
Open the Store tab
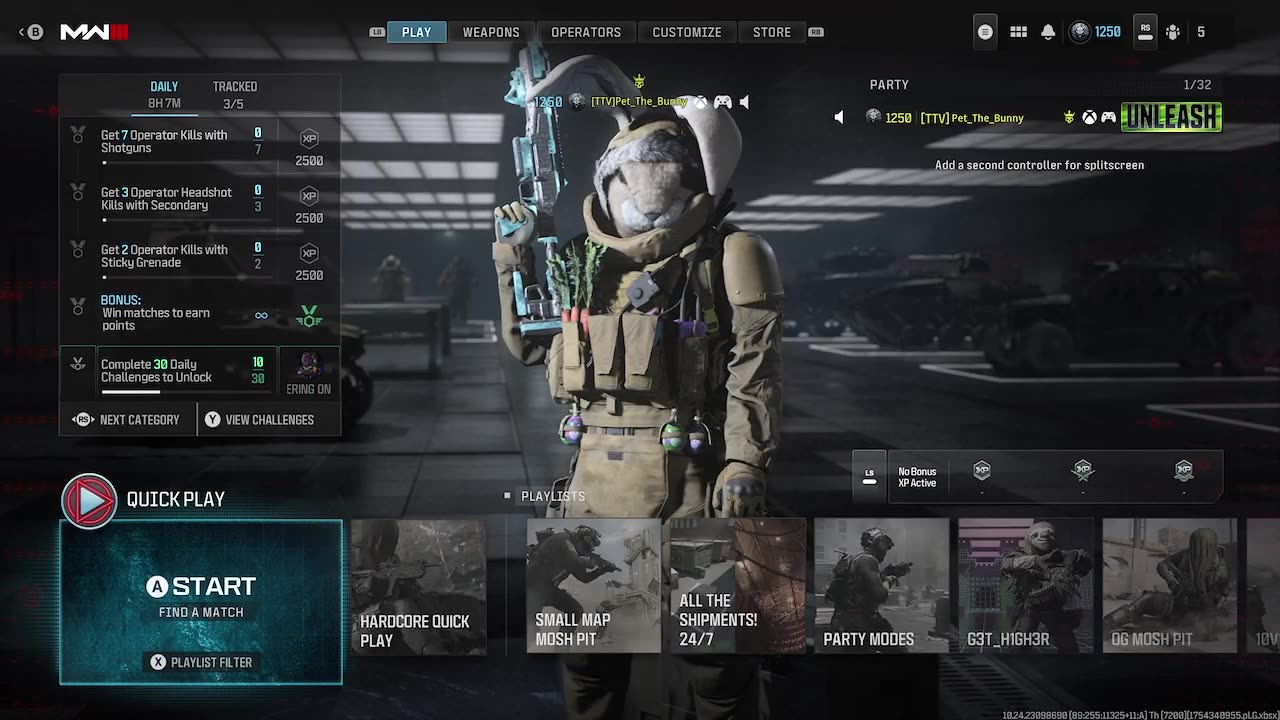point(771,32)
